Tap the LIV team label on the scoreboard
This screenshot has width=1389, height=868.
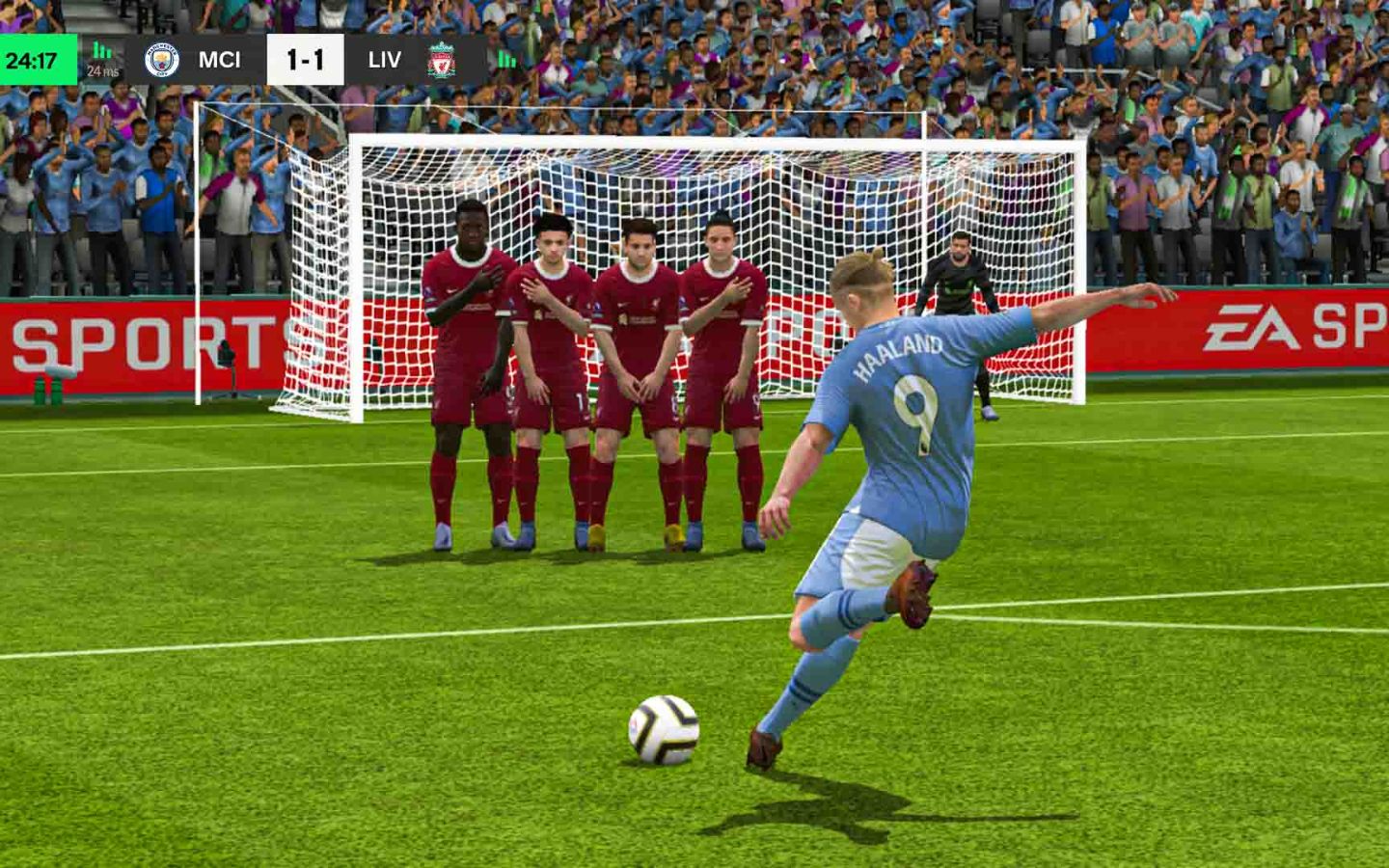[385, 60]
